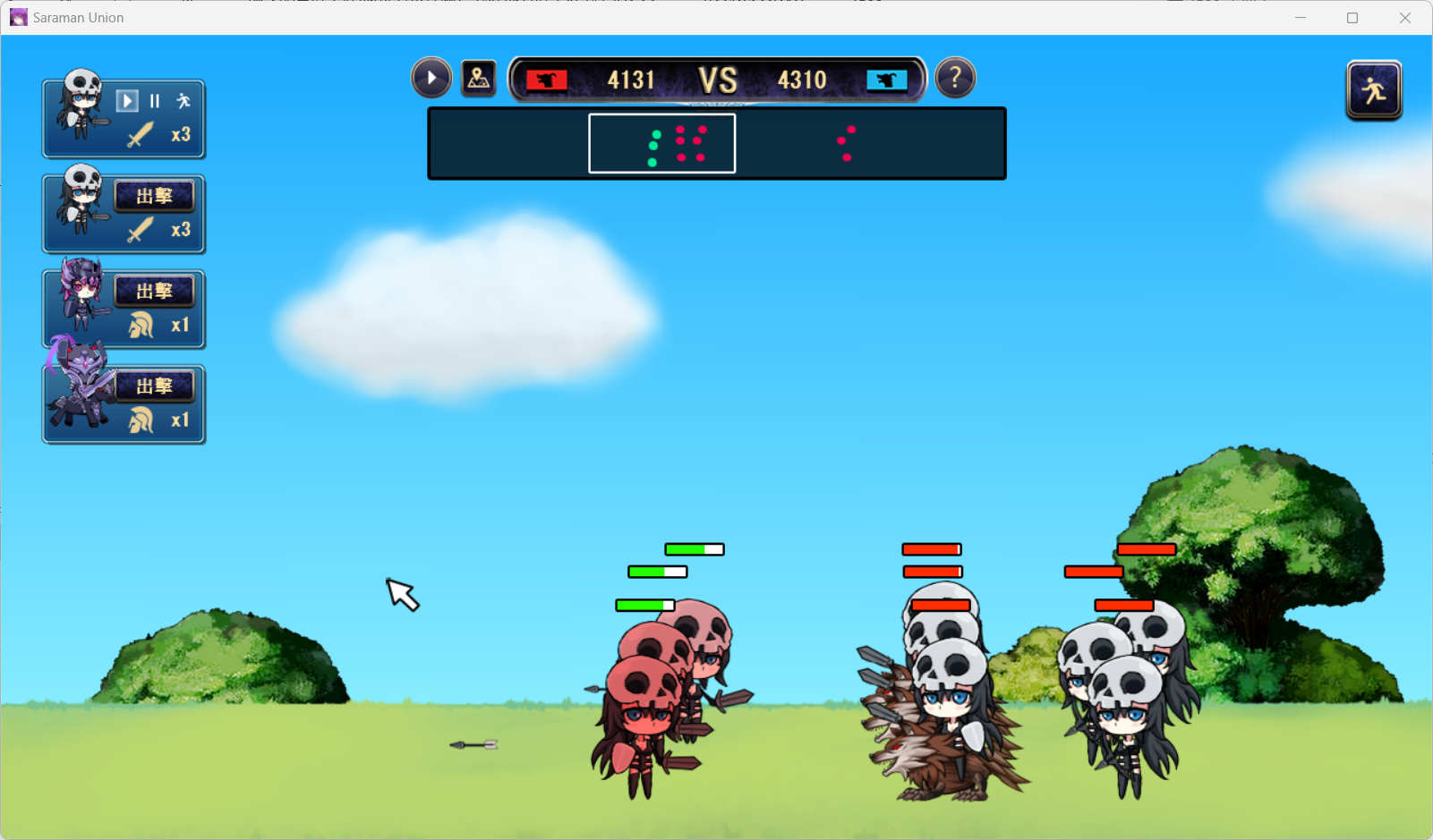Deploy the dark mounted knight with 出撃
Screen dimensions: 1433x840
pyautogui.click(x=154, y=386)
